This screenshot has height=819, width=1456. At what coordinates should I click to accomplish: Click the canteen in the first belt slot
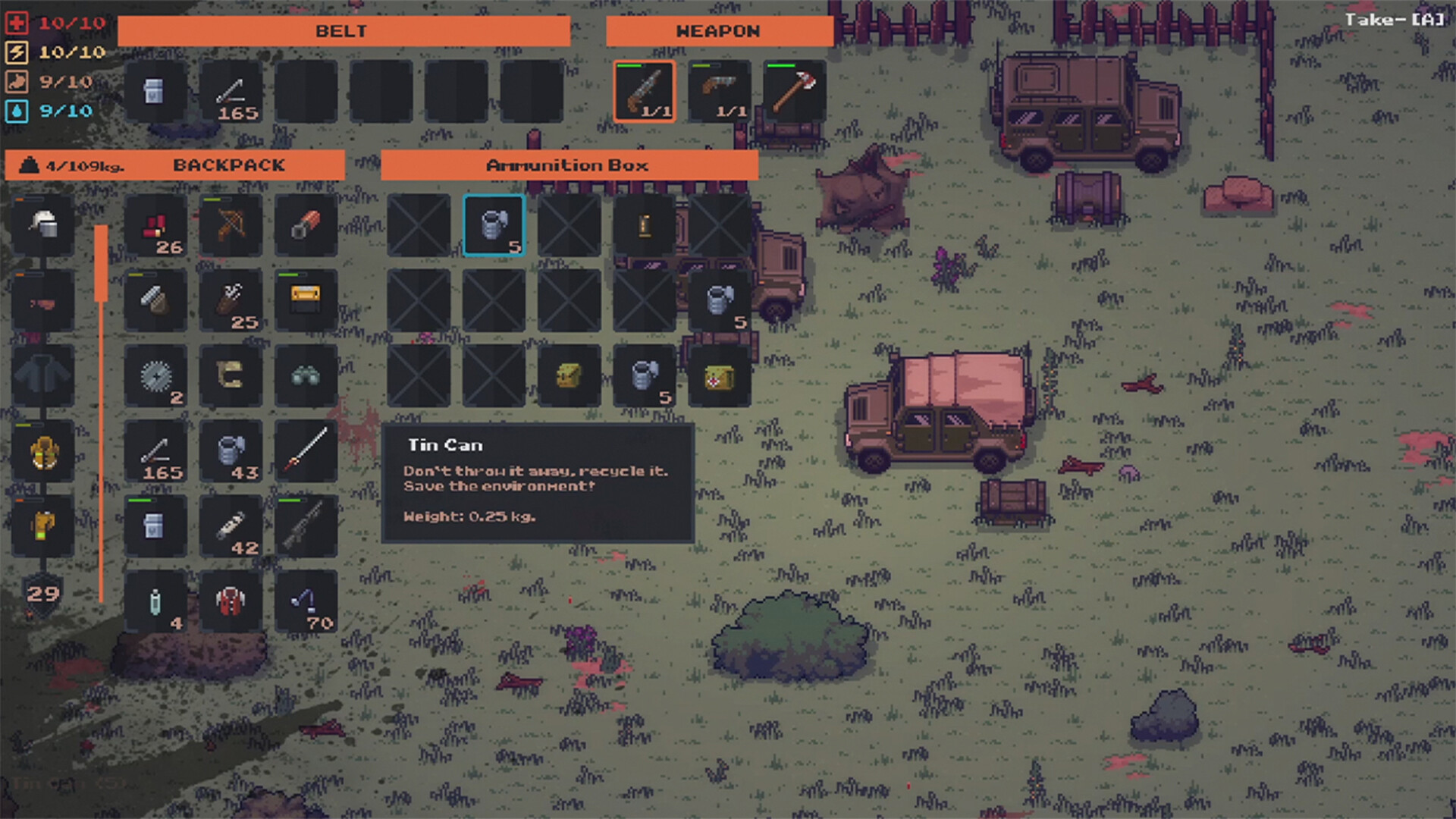point(155,91)
